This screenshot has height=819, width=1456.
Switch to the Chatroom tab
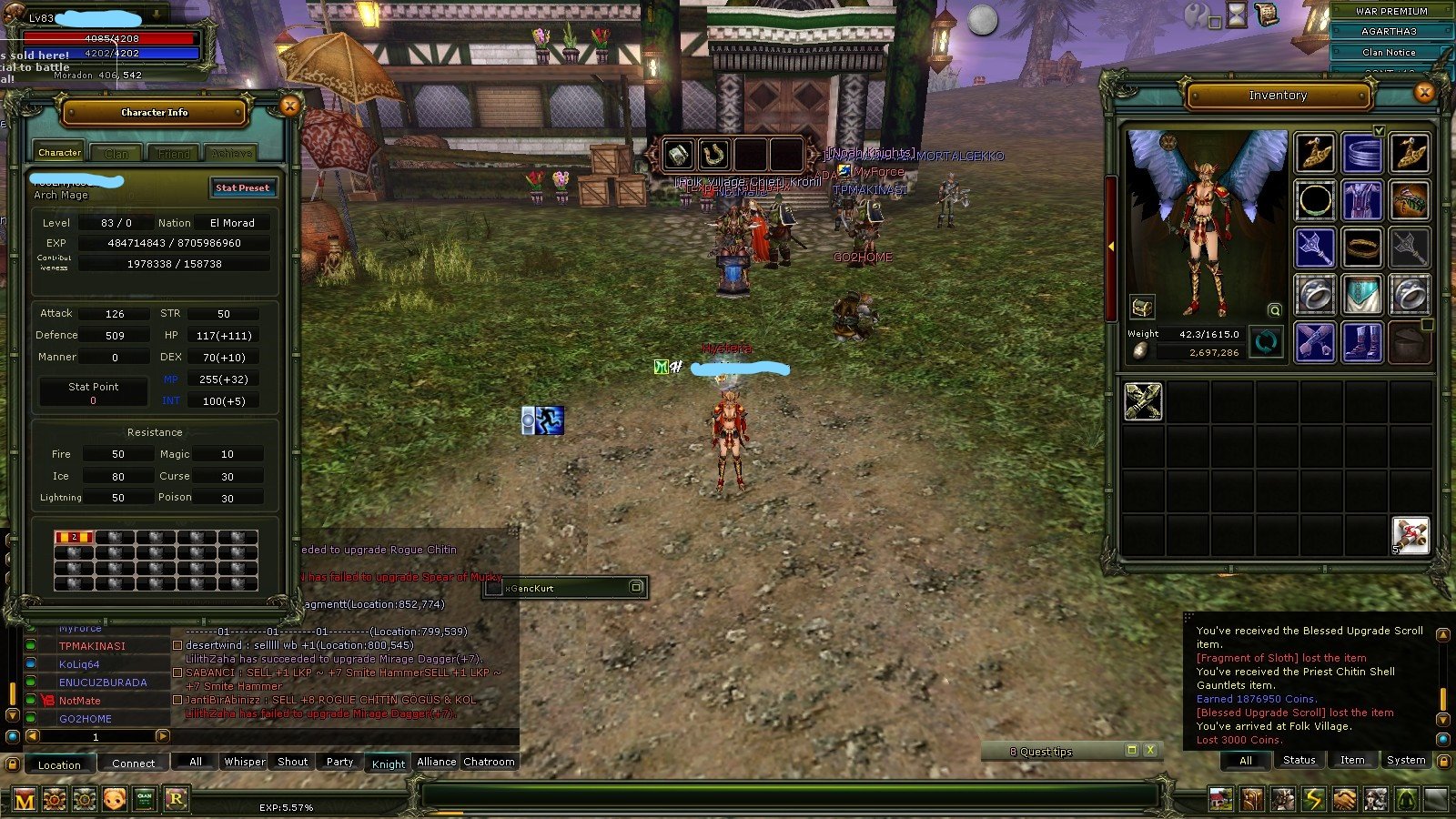click(489, 762)
